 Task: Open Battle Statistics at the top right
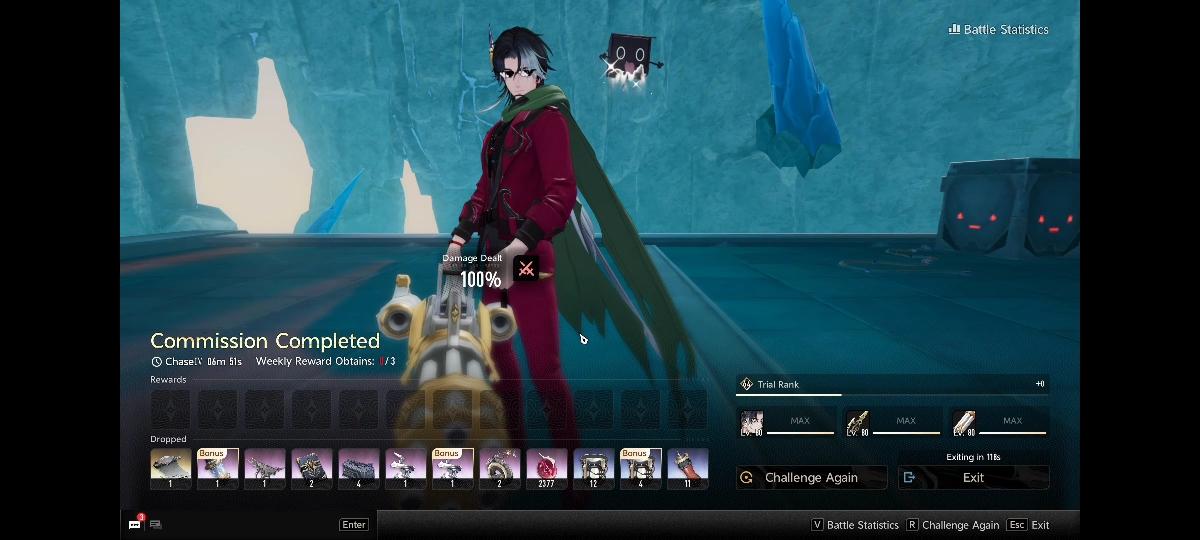pos(998,30)
